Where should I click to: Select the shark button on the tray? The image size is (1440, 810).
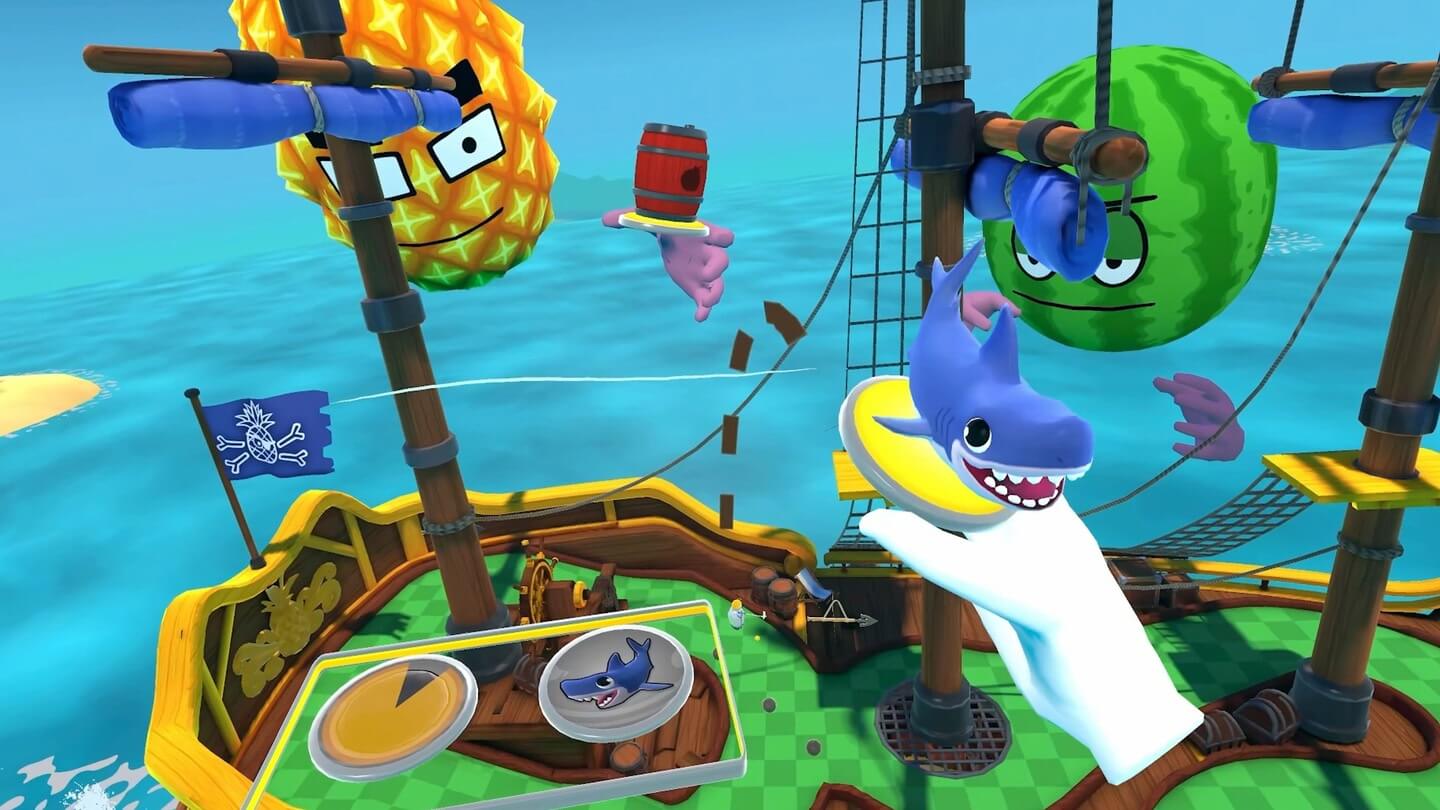click(615, 675)
